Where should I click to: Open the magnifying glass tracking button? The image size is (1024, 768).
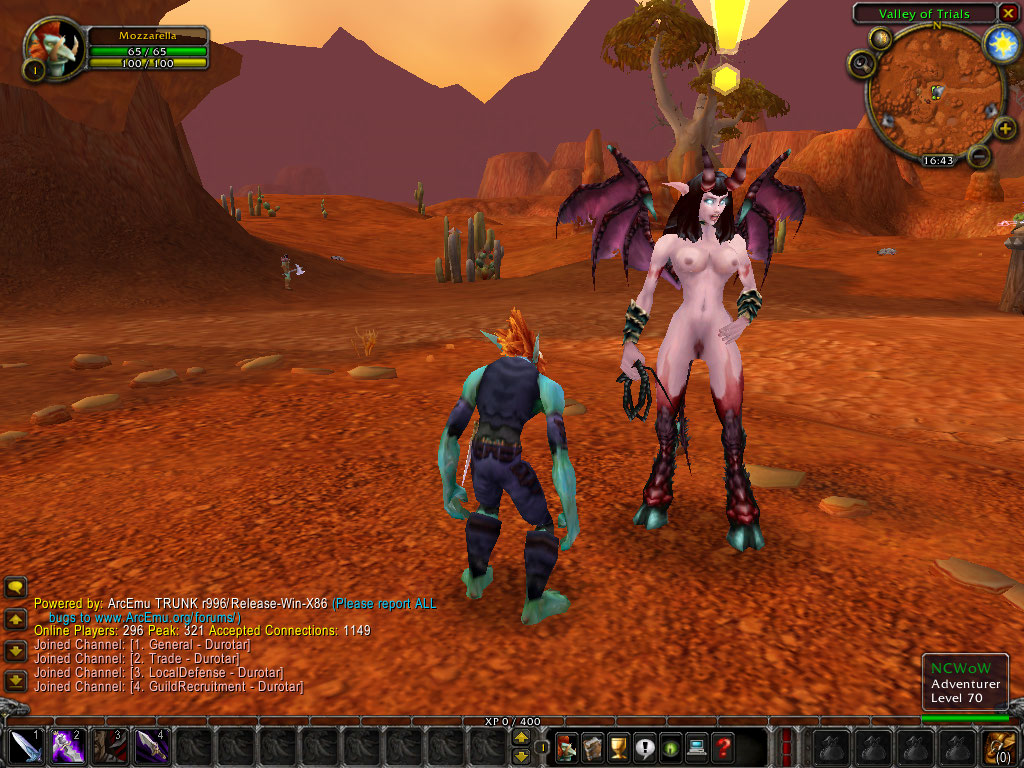(x=862, y=66)
